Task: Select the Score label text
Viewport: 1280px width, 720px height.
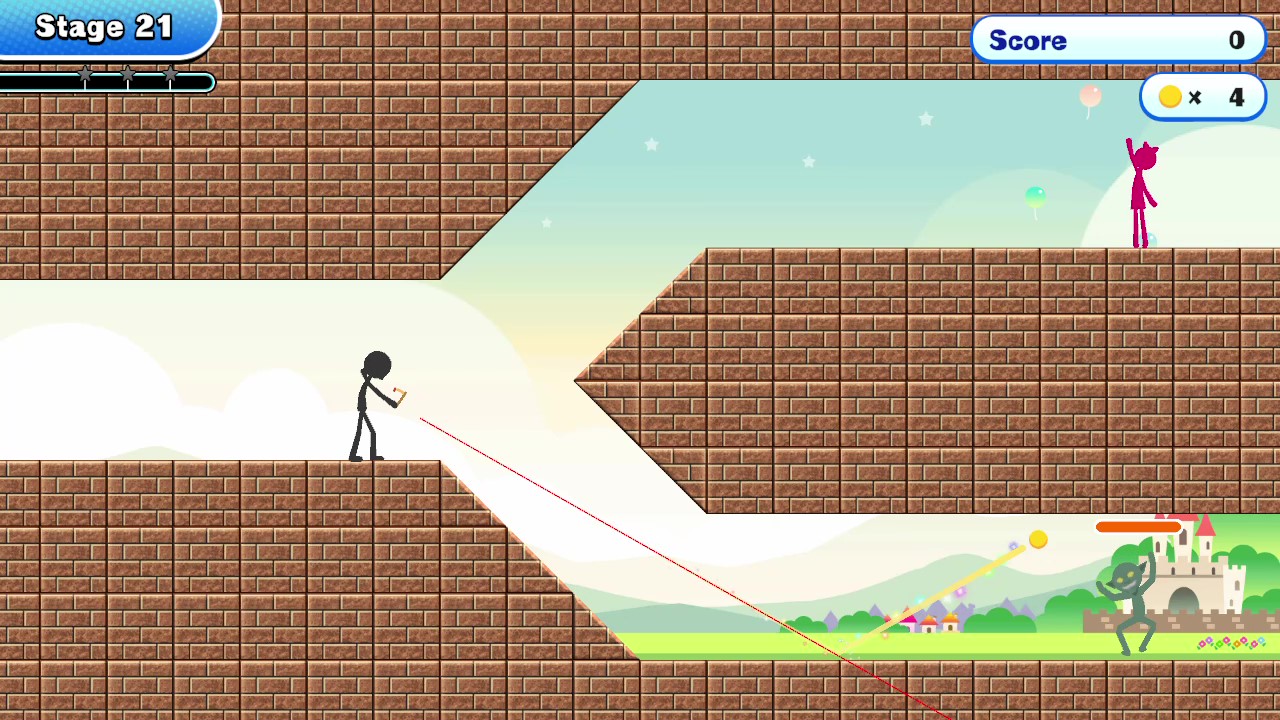Action: pos(1028,41)
